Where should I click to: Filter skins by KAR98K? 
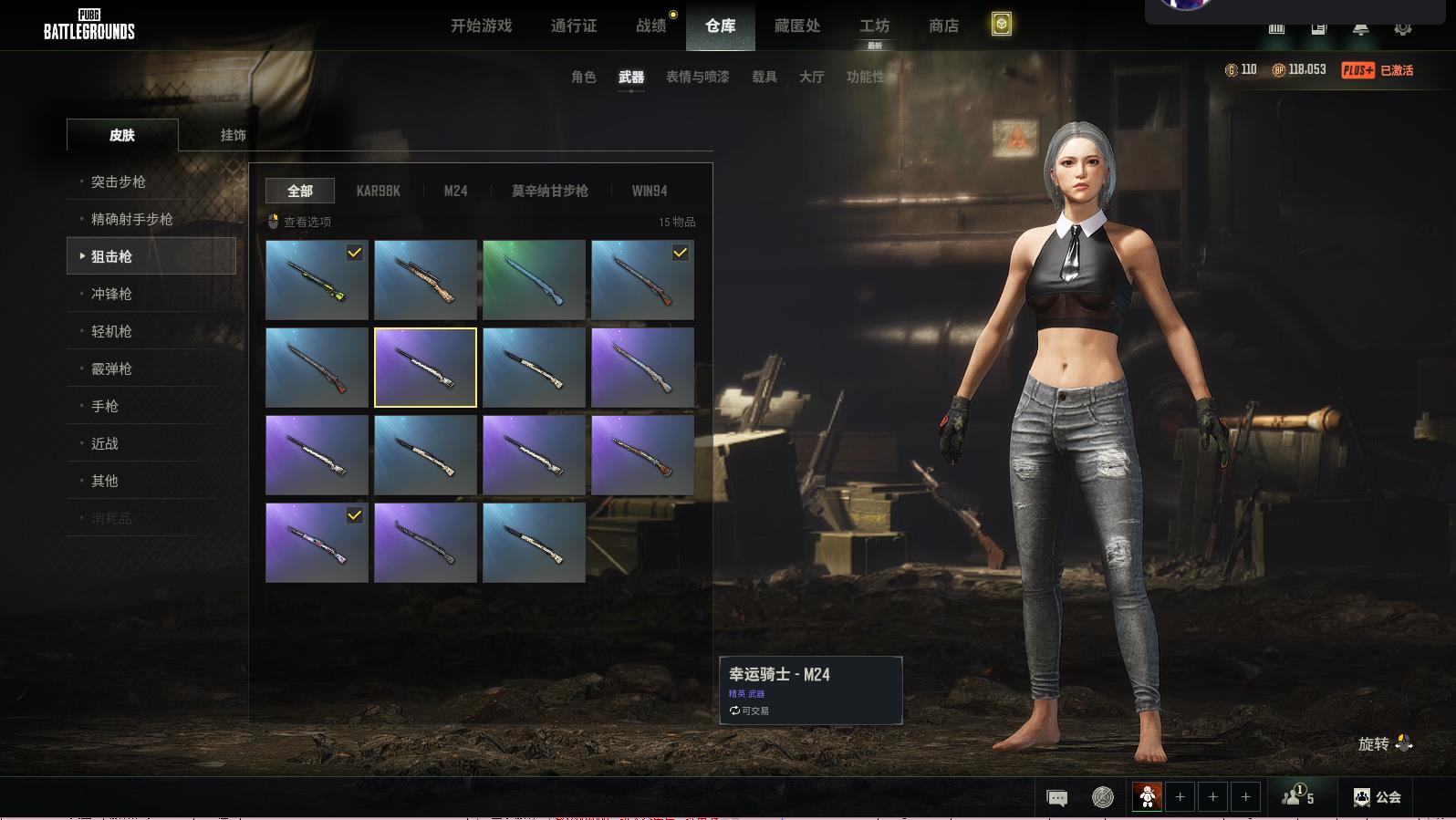coord(378,191)
